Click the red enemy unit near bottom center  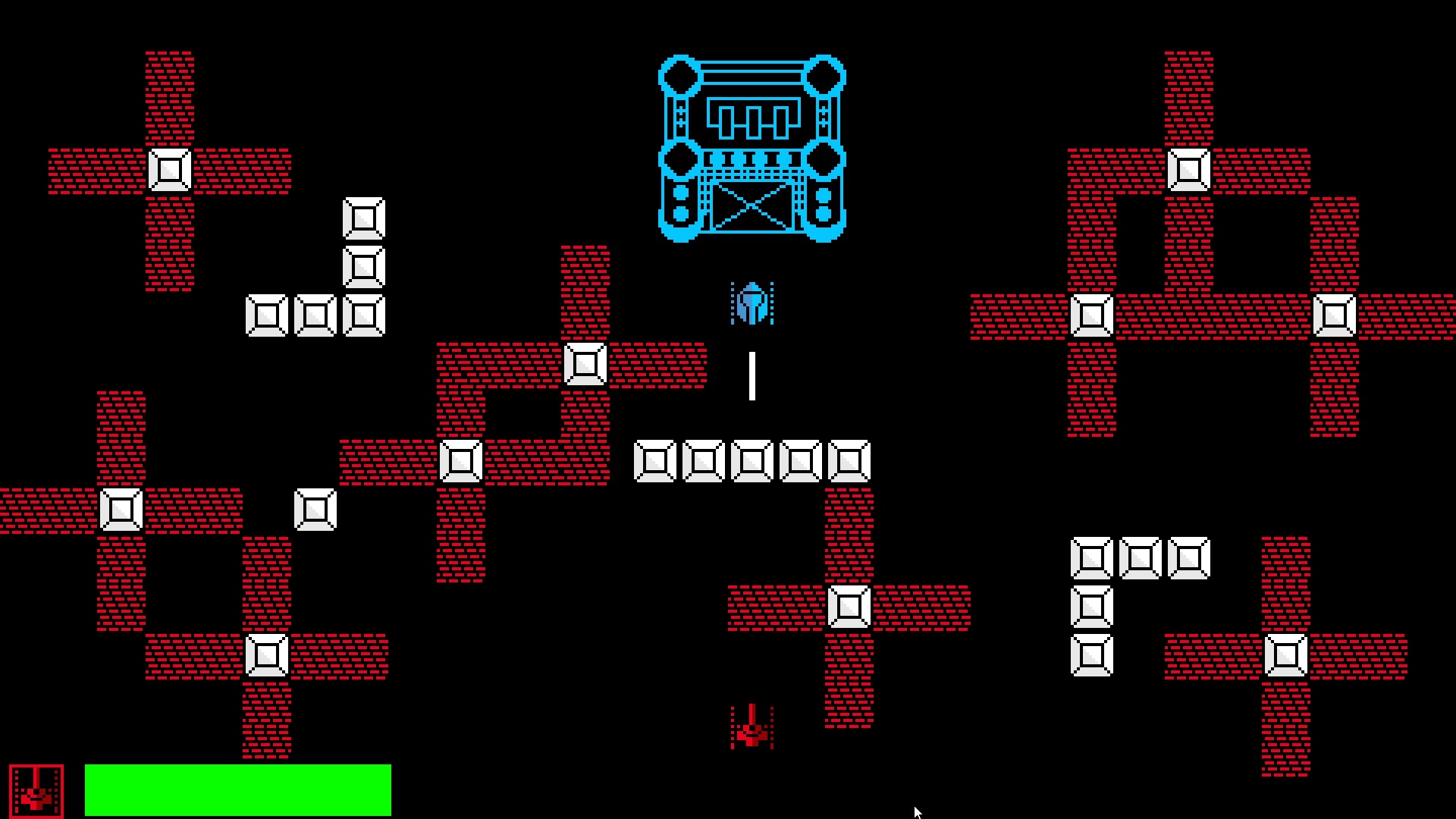[751, 728]
